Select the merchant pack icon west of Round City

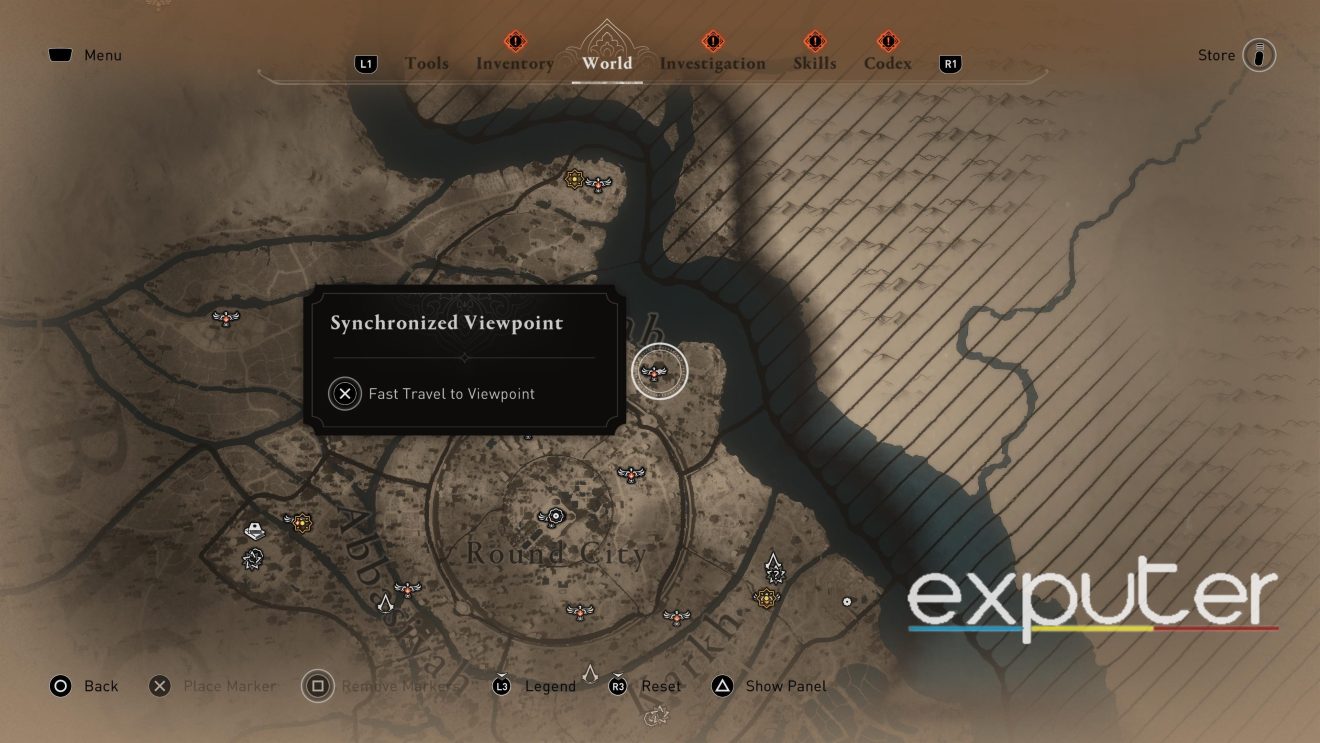click(x=254, y=528)
